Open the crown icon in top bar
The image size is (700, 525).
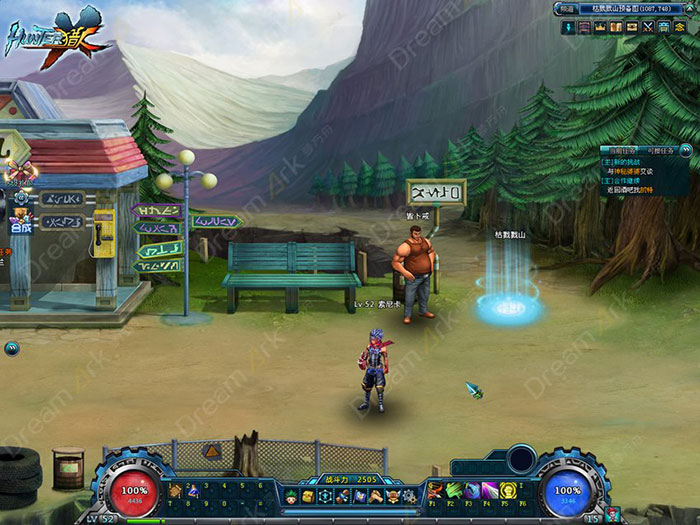pos(600,27)
